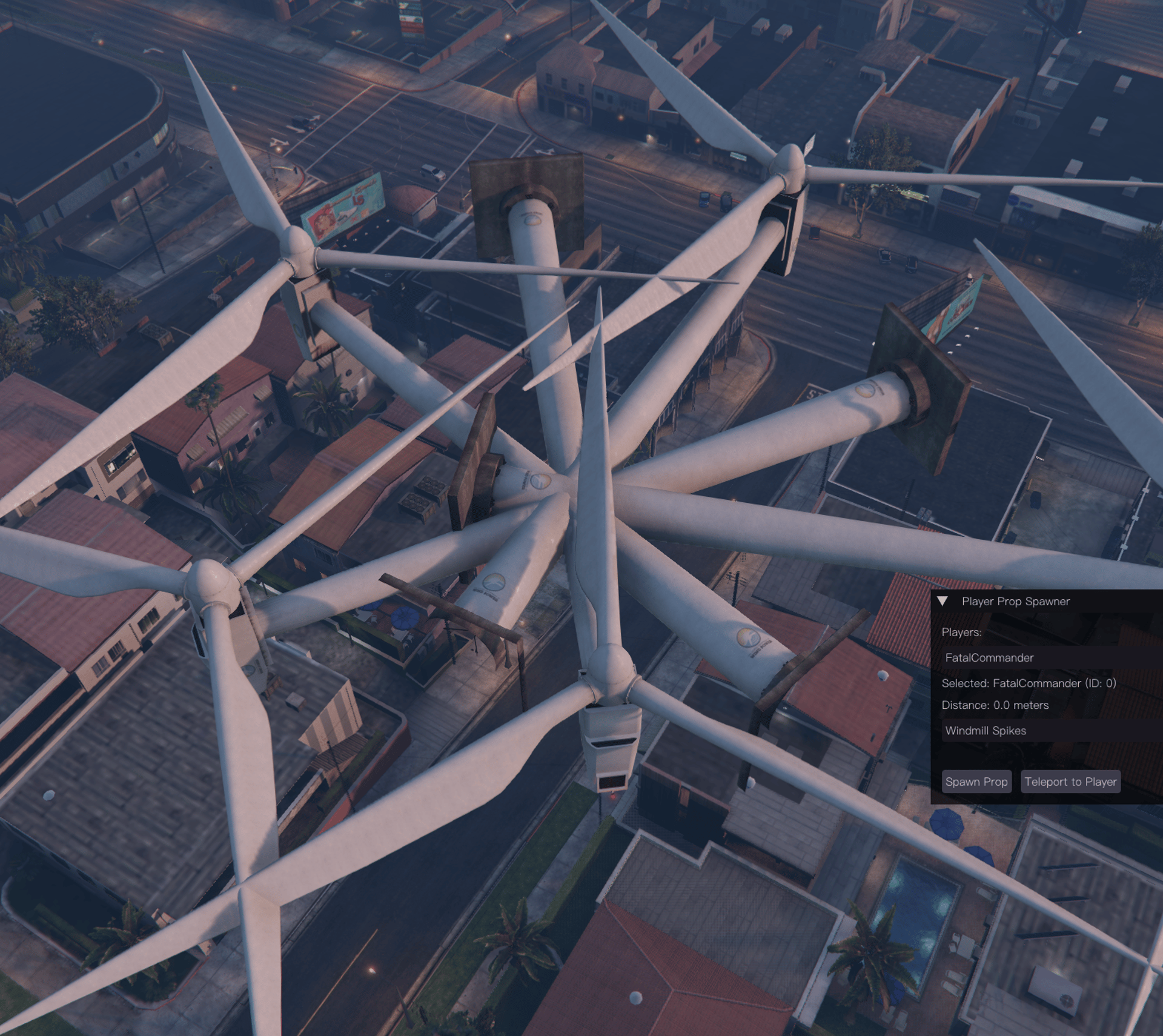
Task: Teleport to the selected player
Action: (1070, 782)
